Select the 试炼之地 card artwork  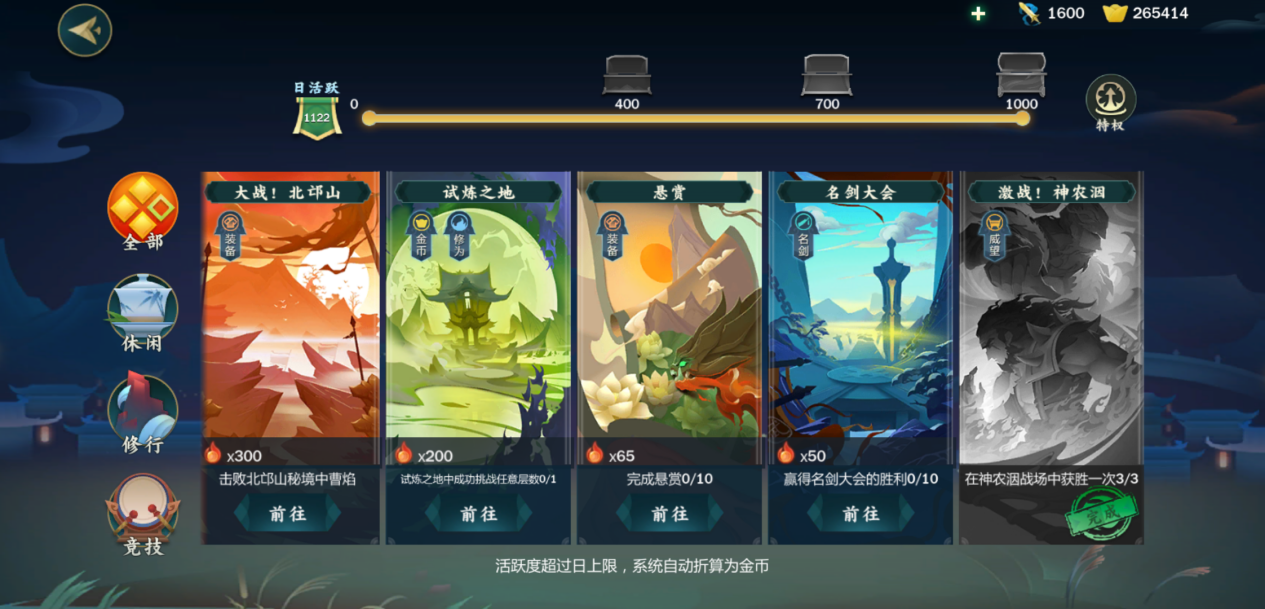[479, 320]
